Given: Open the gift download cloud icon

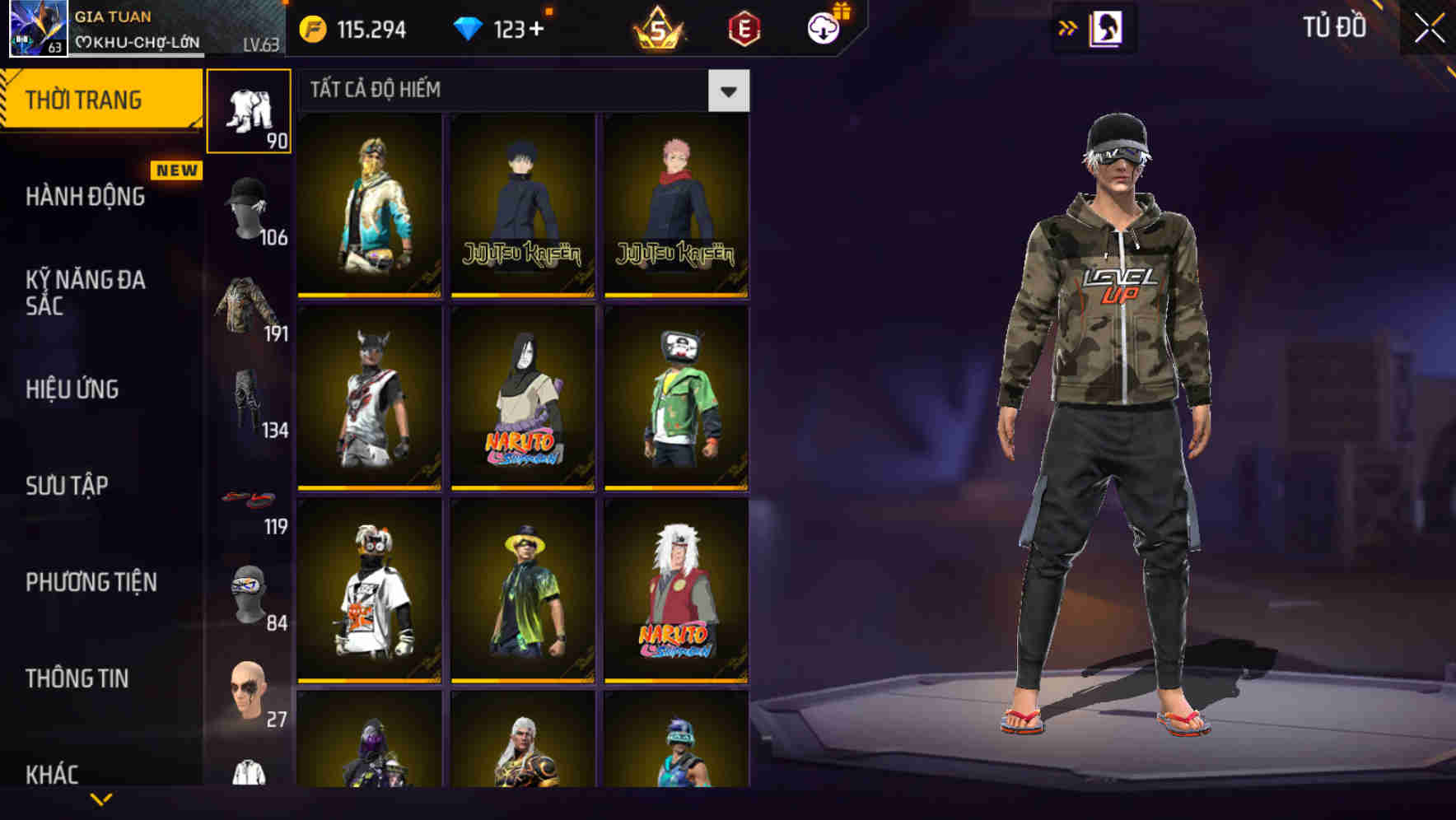Looking at the screenshot, I should click(x=826, y=26).
